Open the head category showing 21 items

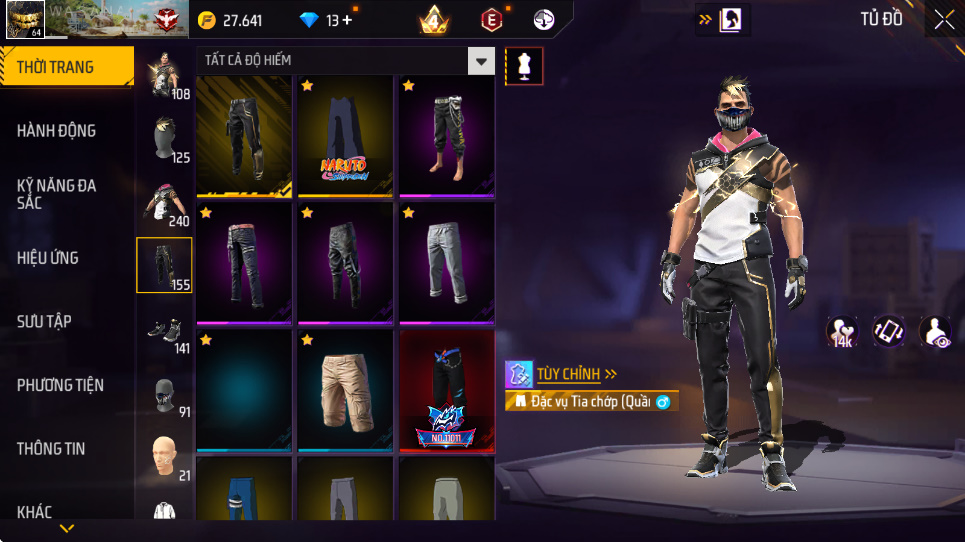pyautogui.click(x=164, y=457)
